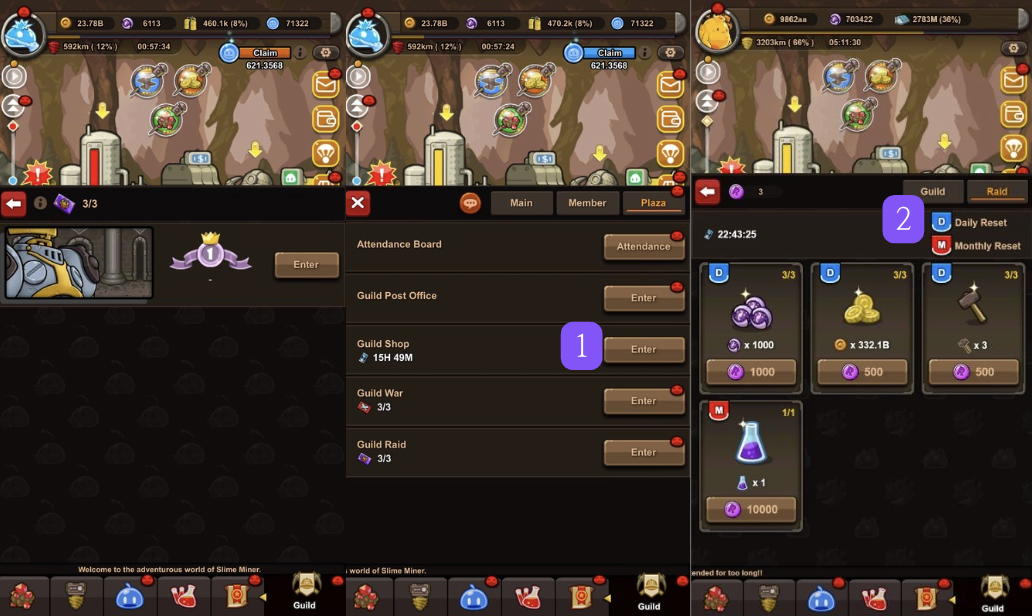
Task: Enter Guild War from the Plaza list
Action: pyautogui.click(x=643, y=401)
